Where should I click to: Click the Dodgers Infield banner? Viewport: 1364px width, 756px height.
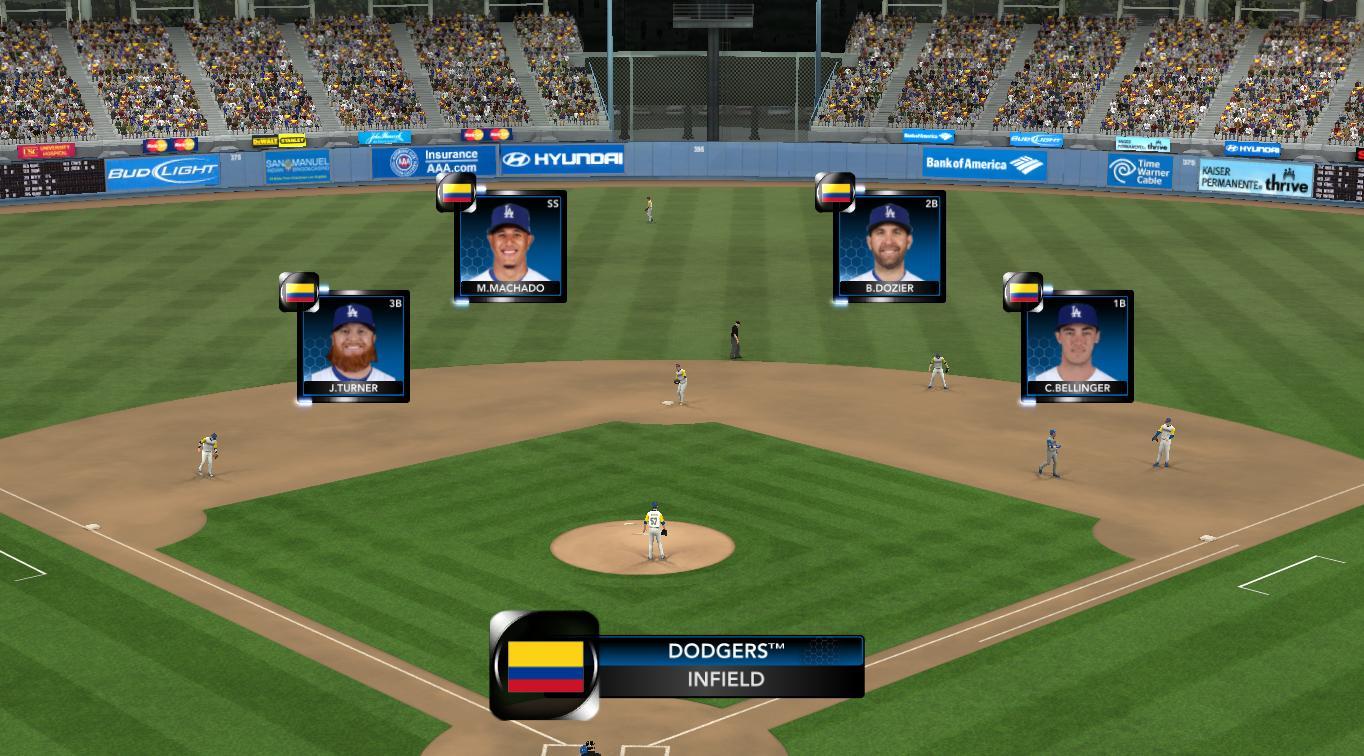[729, 666]
